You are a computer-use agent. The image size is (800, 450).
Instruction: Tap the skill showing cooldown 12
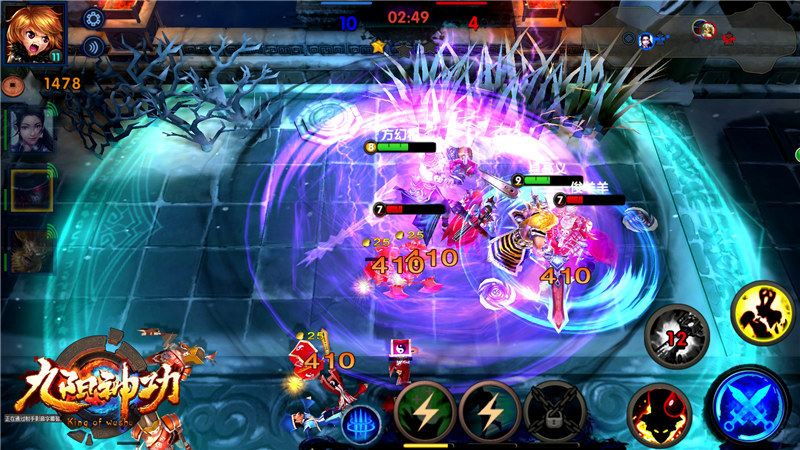coord(676,338)
